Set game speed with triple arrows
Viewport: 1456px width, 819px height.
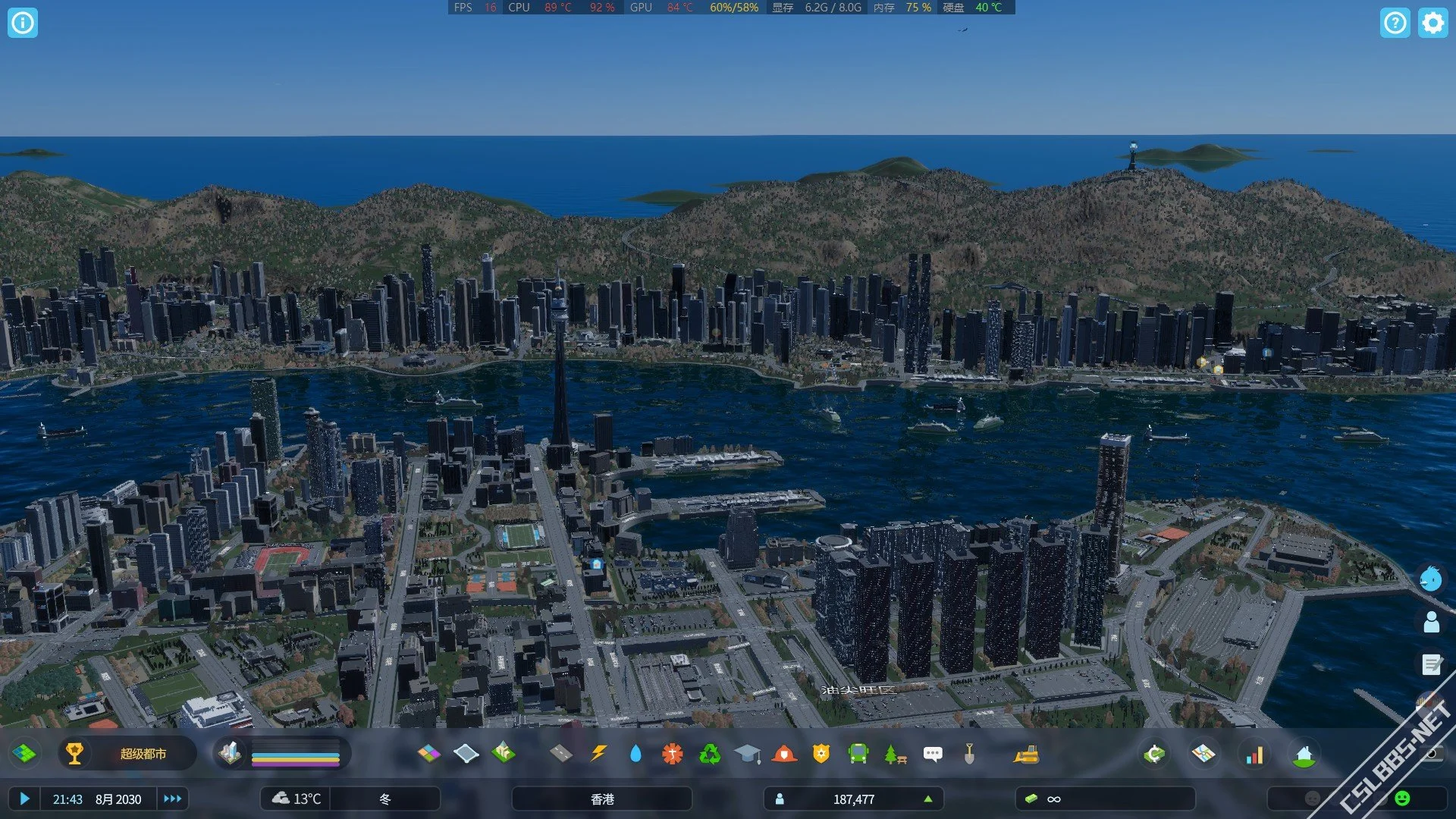(172, 799)
